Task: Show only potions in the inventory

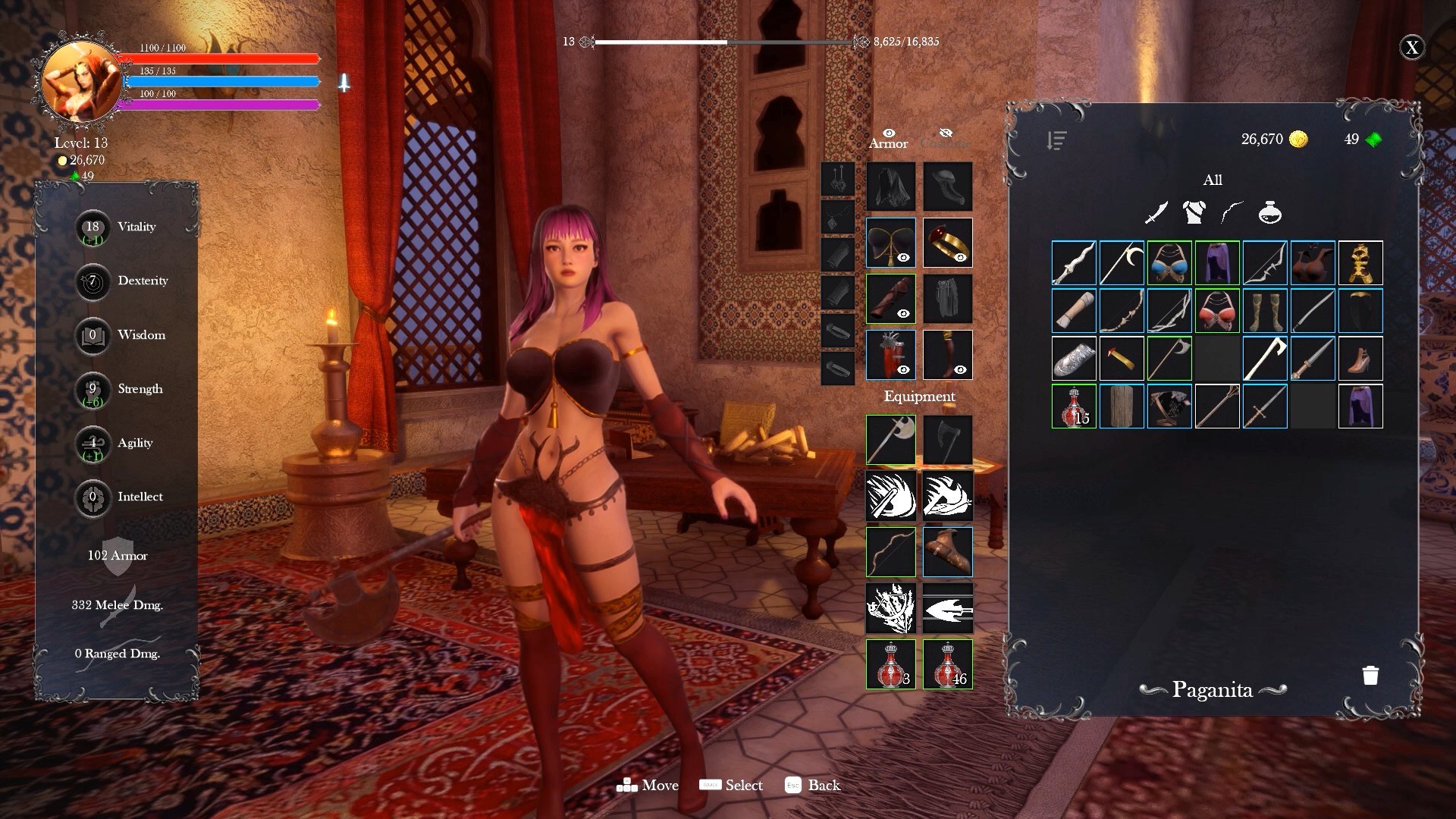Action: pyautogui.click(x=1271, y=213)
